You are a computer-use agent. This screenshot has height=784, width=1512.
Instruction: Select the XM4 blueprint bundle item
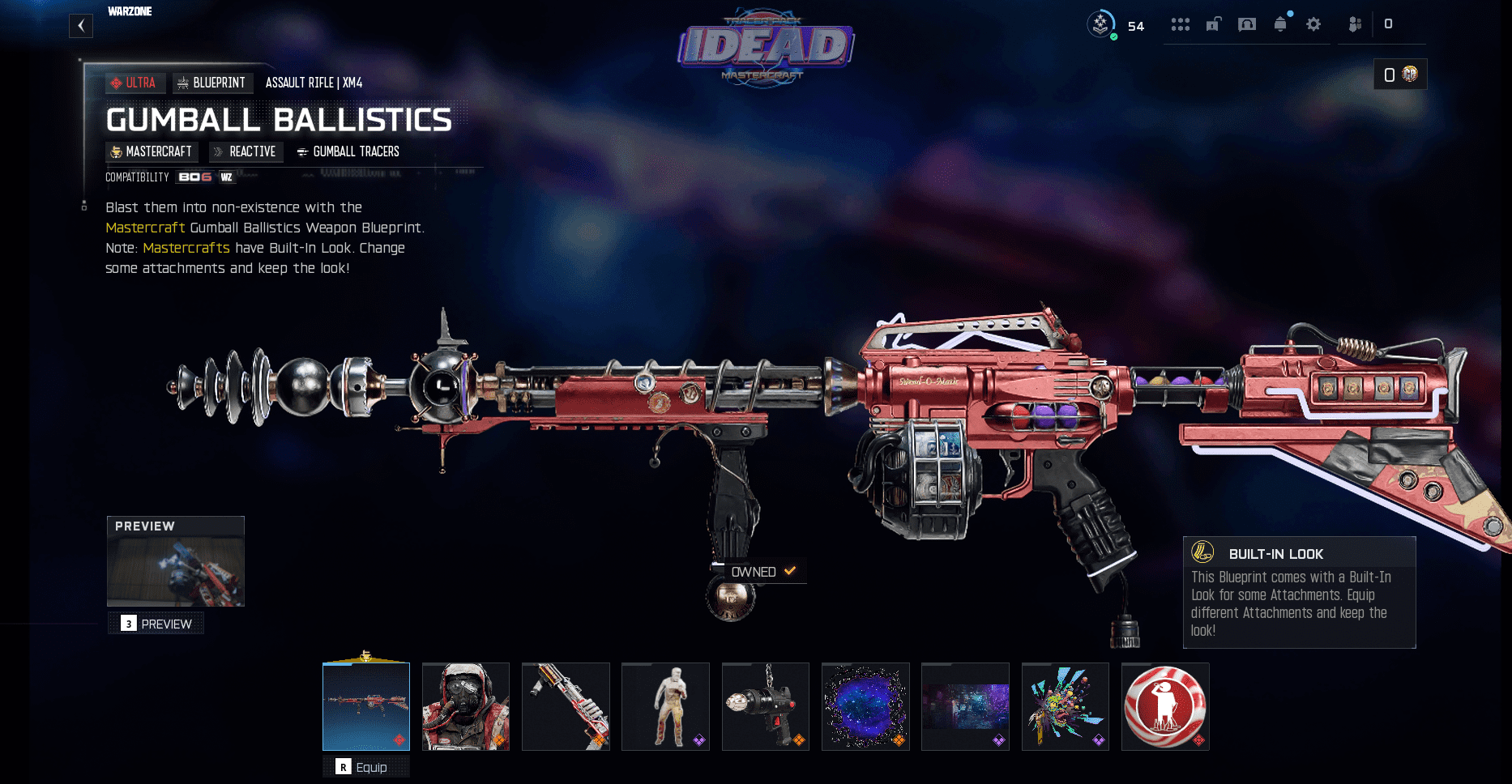[366, 706]
